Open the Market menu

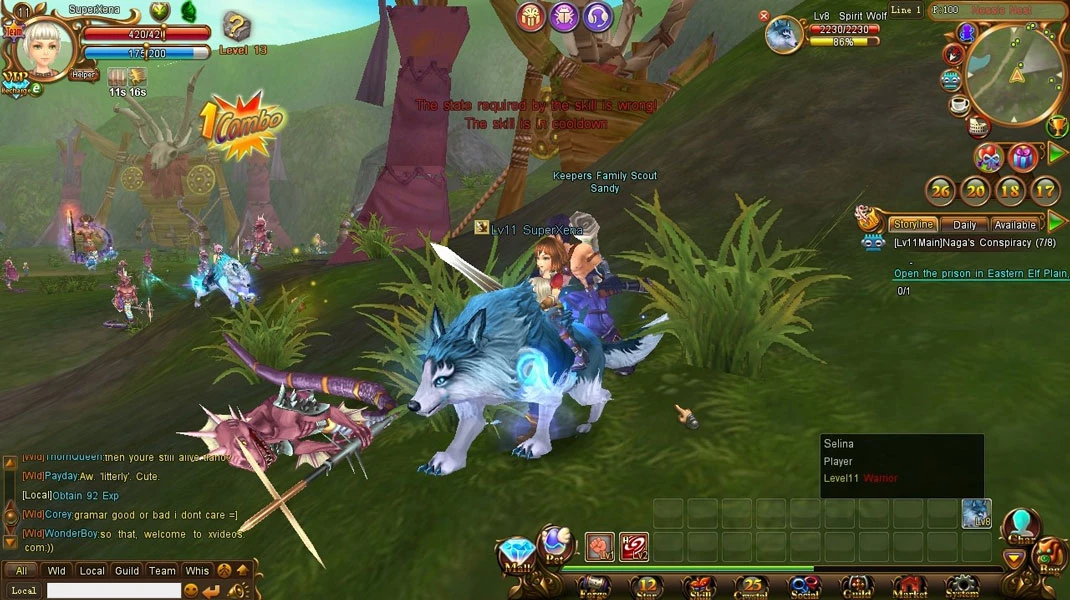point(909,586)
